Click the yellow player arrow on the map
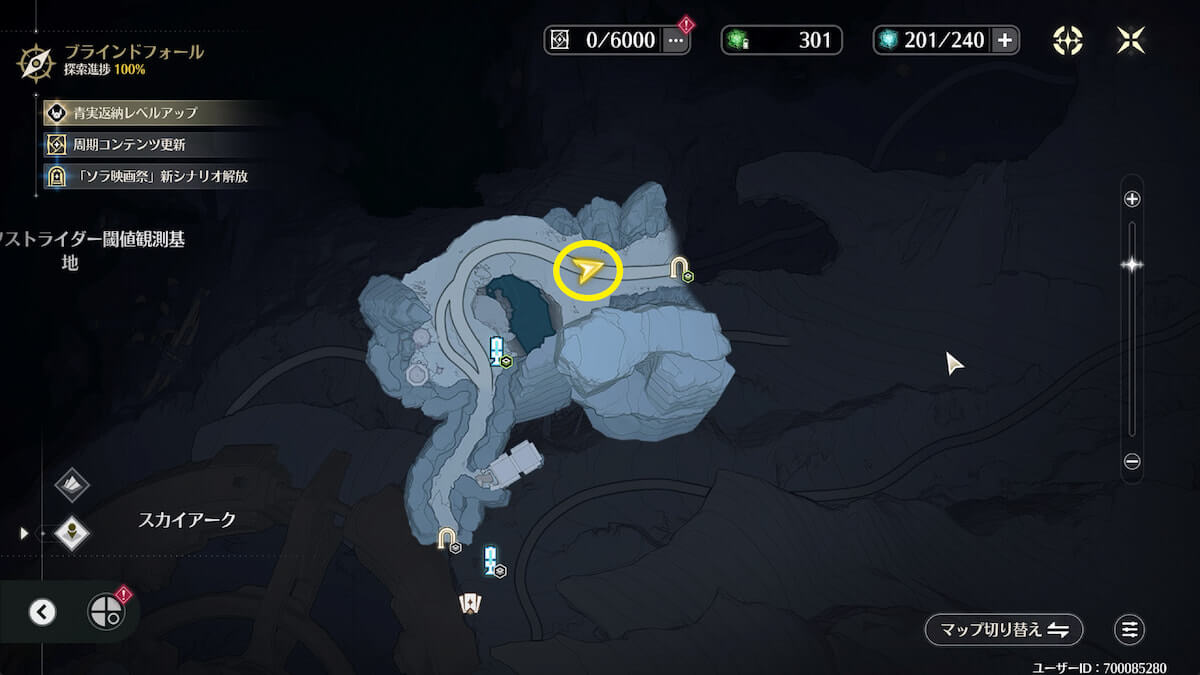1200x675 pixels. coord(588,270)
